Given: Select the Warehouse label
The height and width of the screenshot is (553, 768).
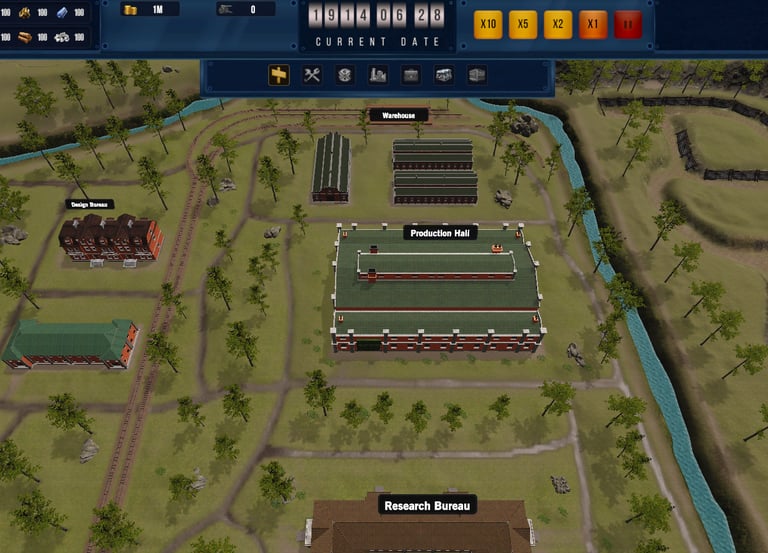Looking at the screenshot, I should (399, 115).
